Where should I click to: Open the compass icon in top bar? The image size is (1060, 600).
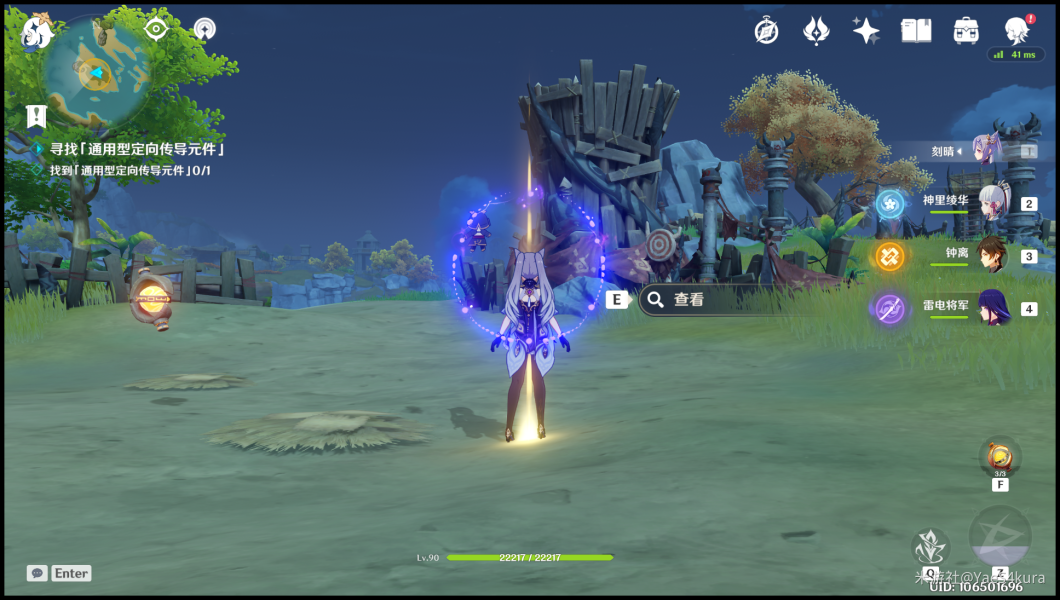coord(767,31)
